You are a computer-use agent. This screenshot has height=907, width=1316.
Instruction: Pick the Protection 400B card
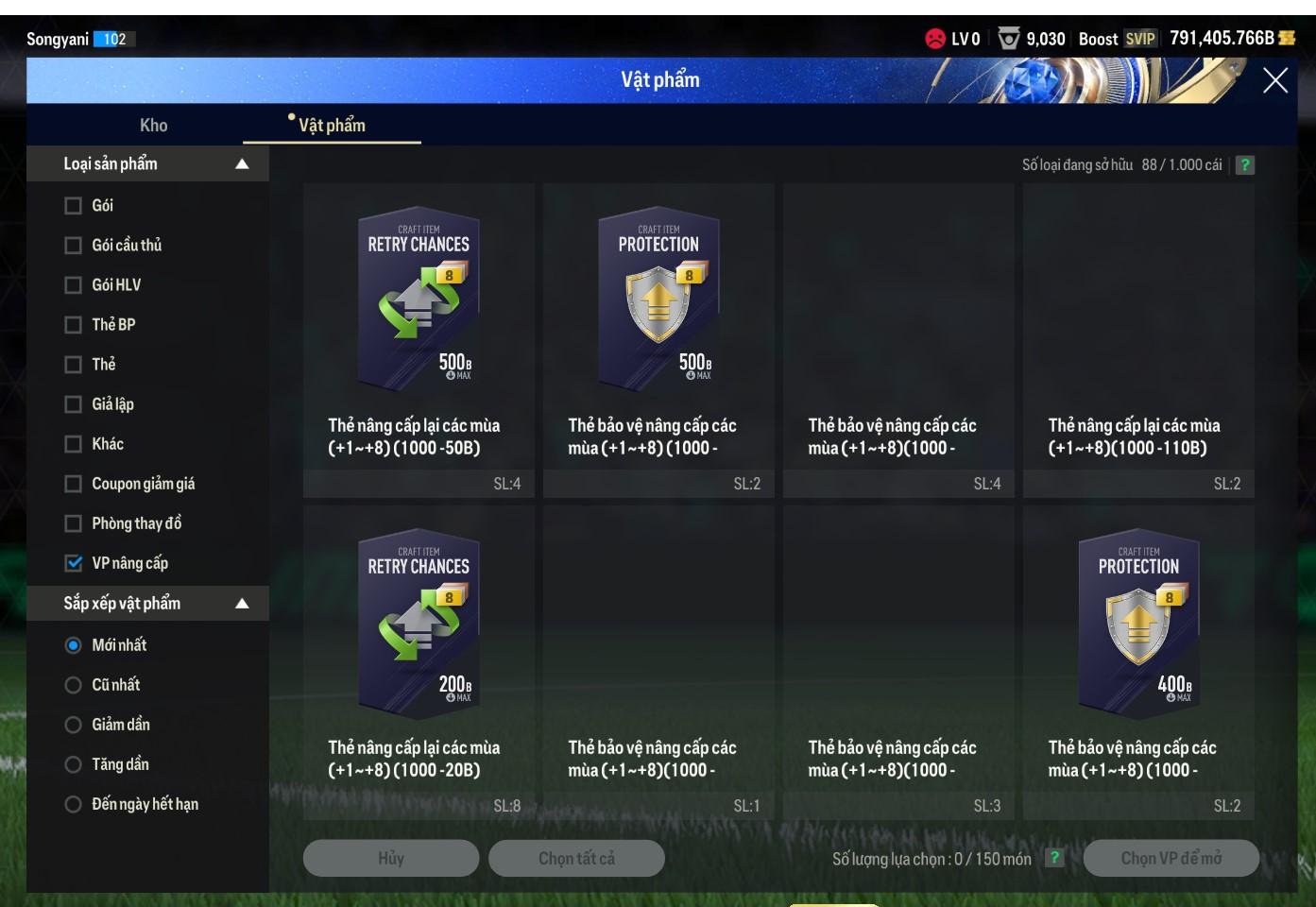pos(1138,624)
